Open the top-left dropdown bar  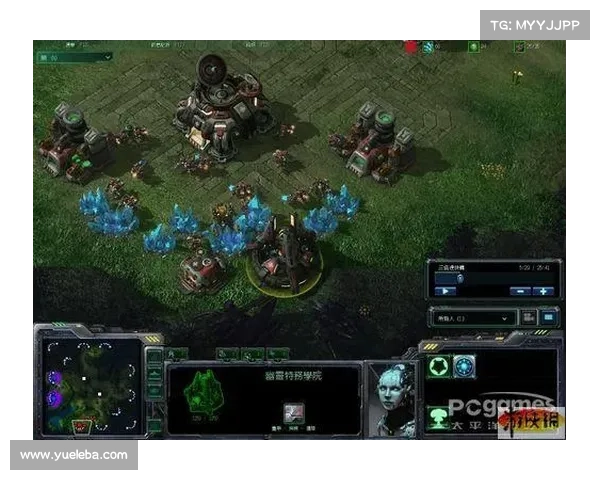click(x=74, y=58)
